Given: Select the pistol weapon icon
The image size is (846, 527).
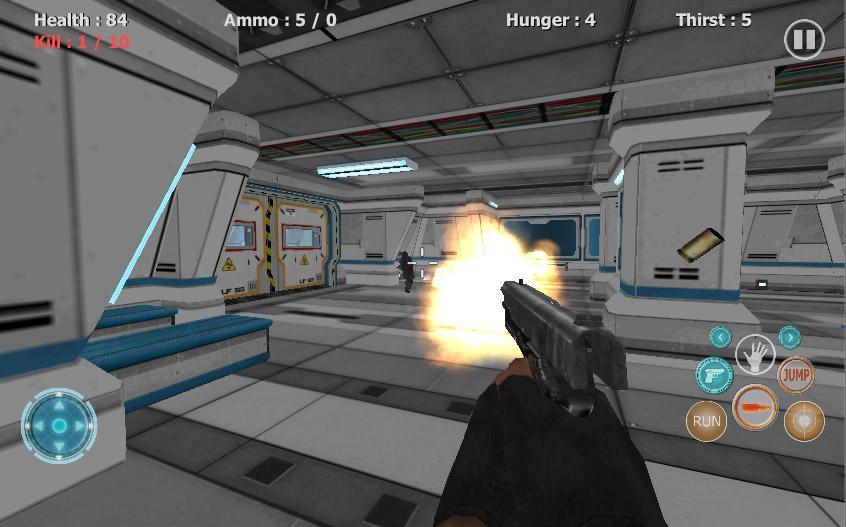Looking at the screenshot, I should (x=714, y=375).
